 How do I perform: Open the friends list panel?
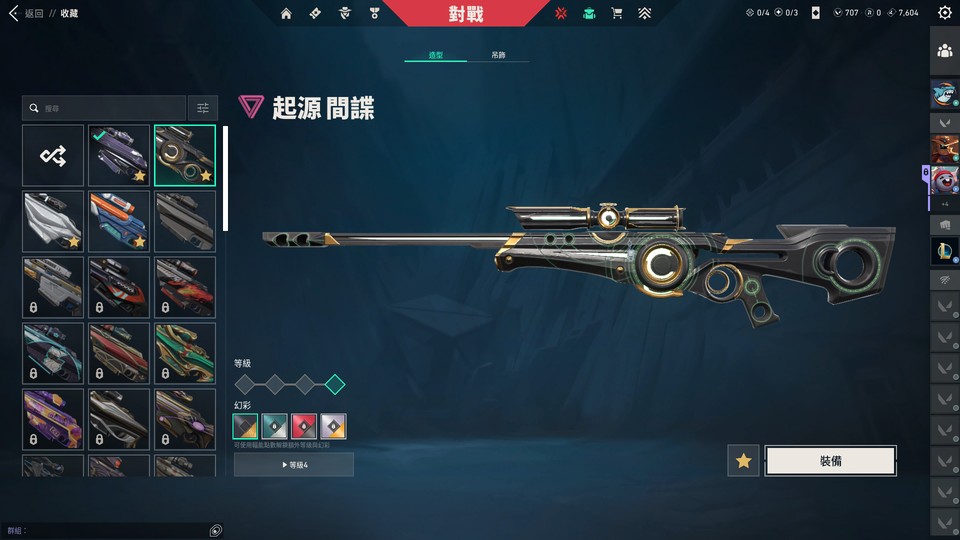coord(944,50)
